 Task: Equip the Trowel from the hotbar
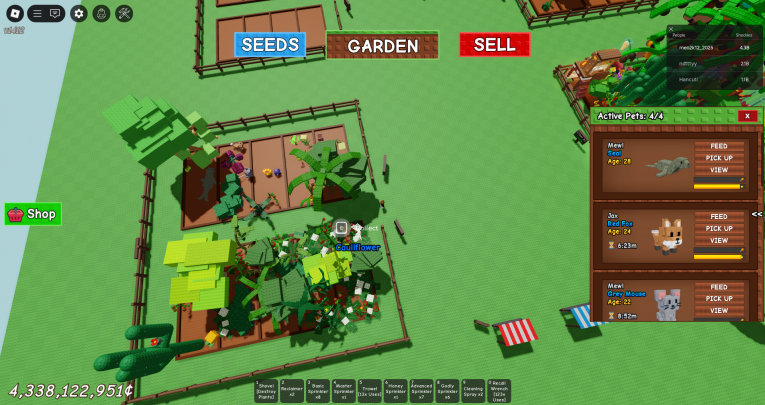pos(370,390)
